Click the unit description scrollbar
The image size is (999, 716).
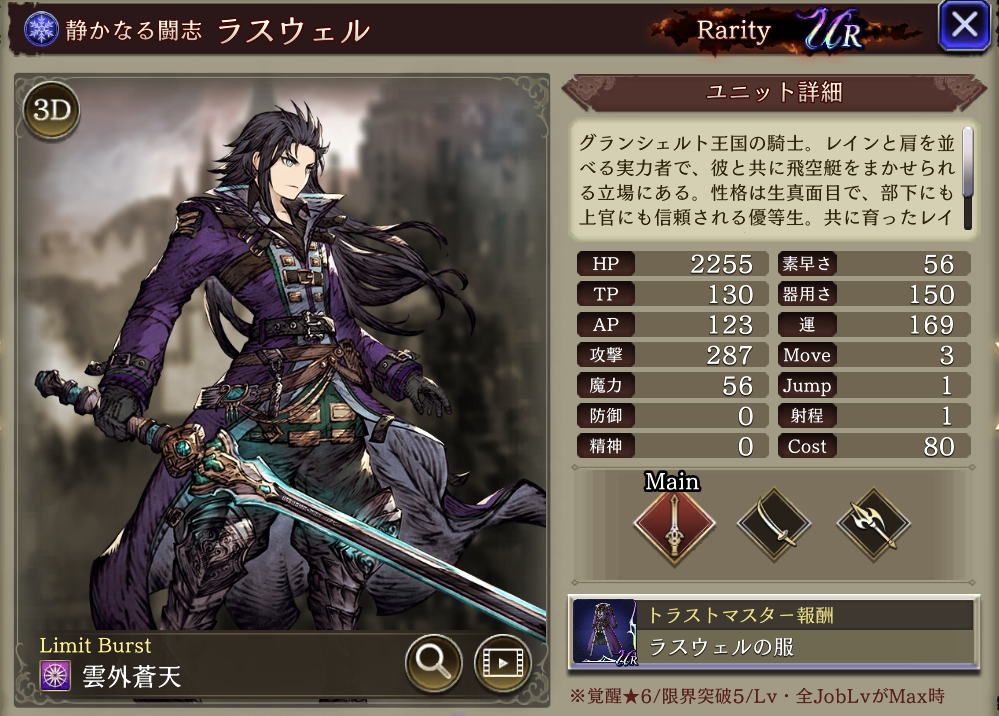pyautogui.click(x=967, y=163)
